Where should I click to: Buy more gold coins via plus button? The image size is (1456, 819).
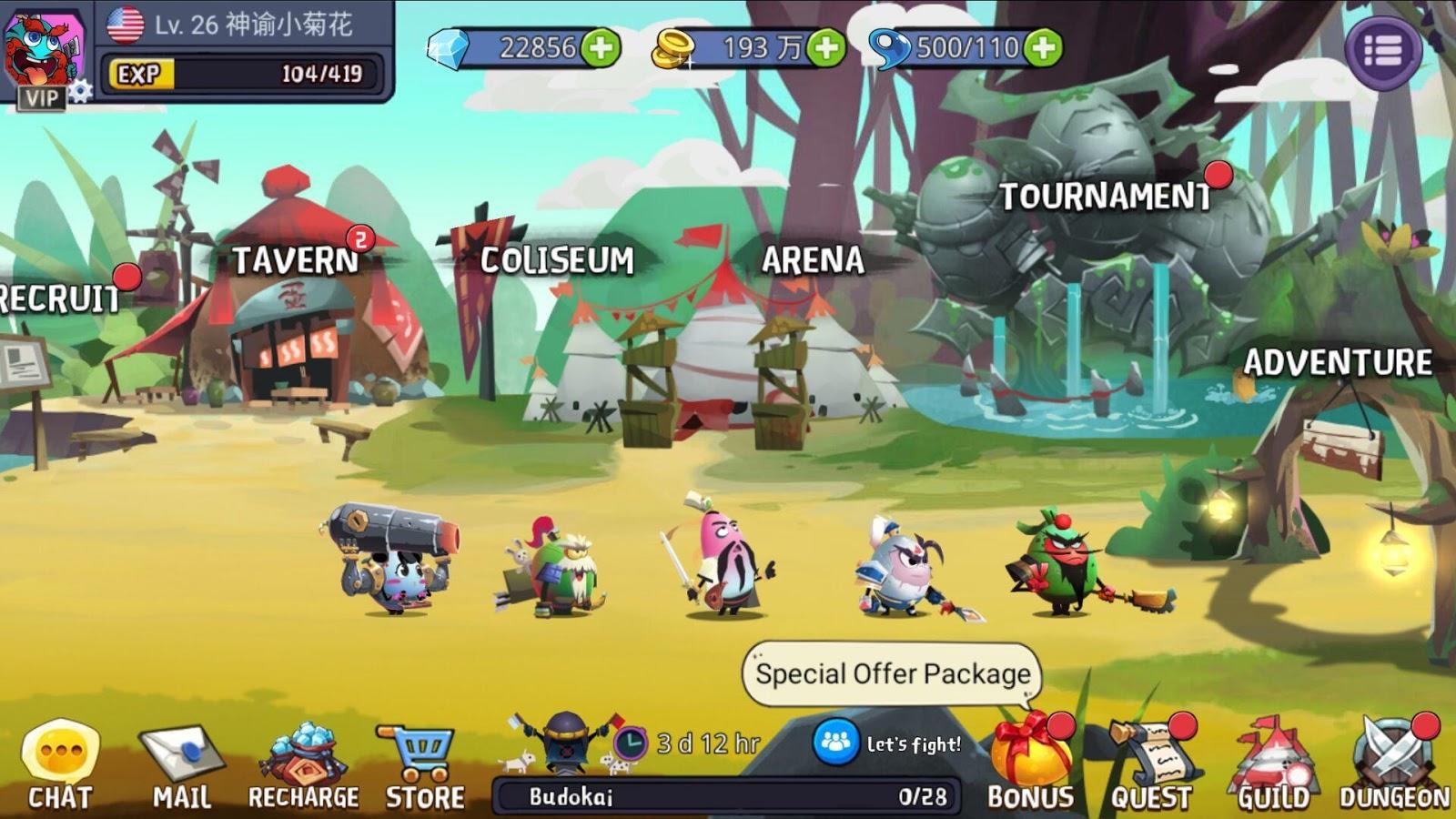pos(826,47)
